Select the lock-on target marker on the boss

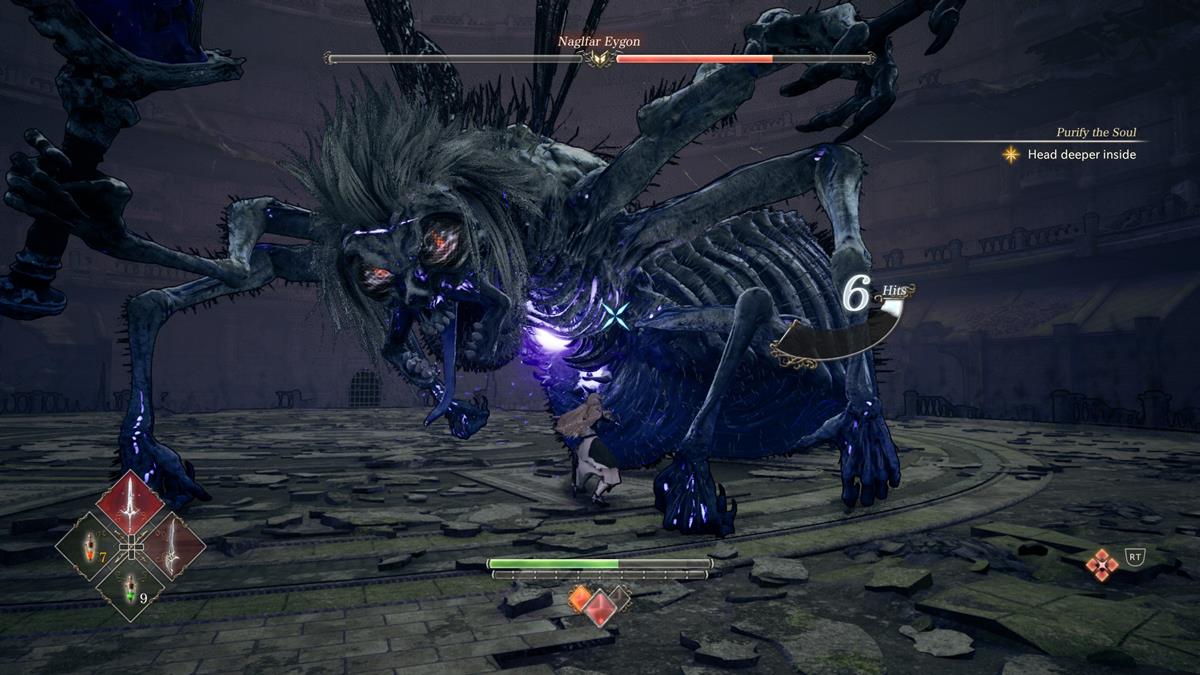pyautogui.click(x=616, y=318)
